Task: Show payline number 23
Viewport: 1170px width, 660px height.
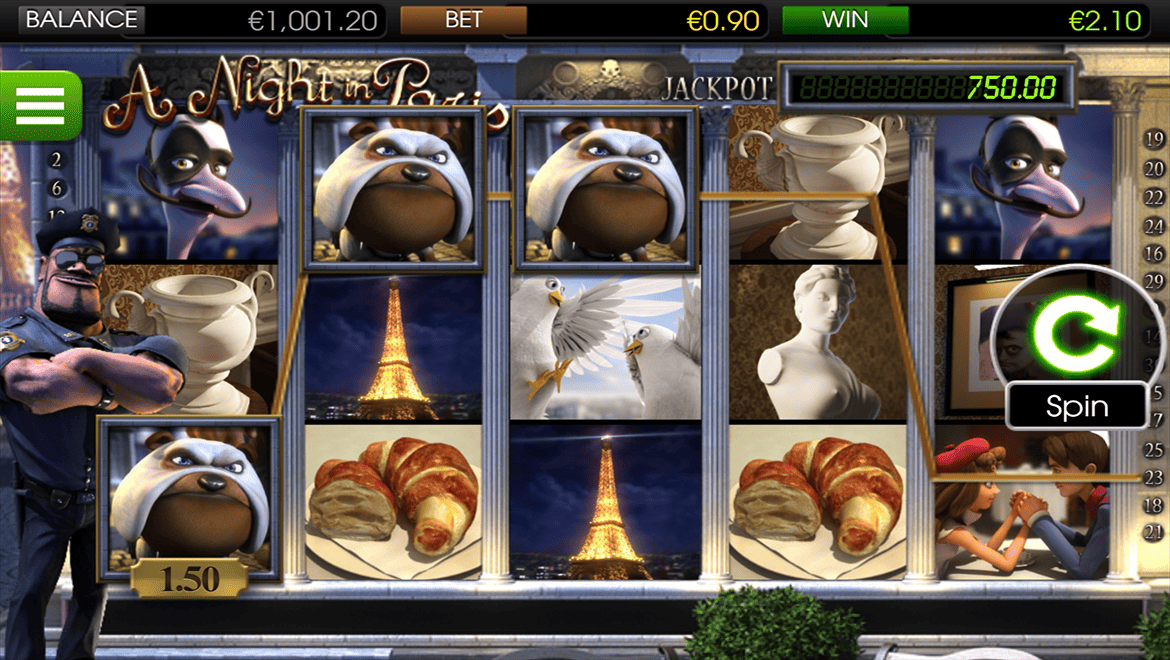Action: pyautogui.click(x=1154, y=479)
